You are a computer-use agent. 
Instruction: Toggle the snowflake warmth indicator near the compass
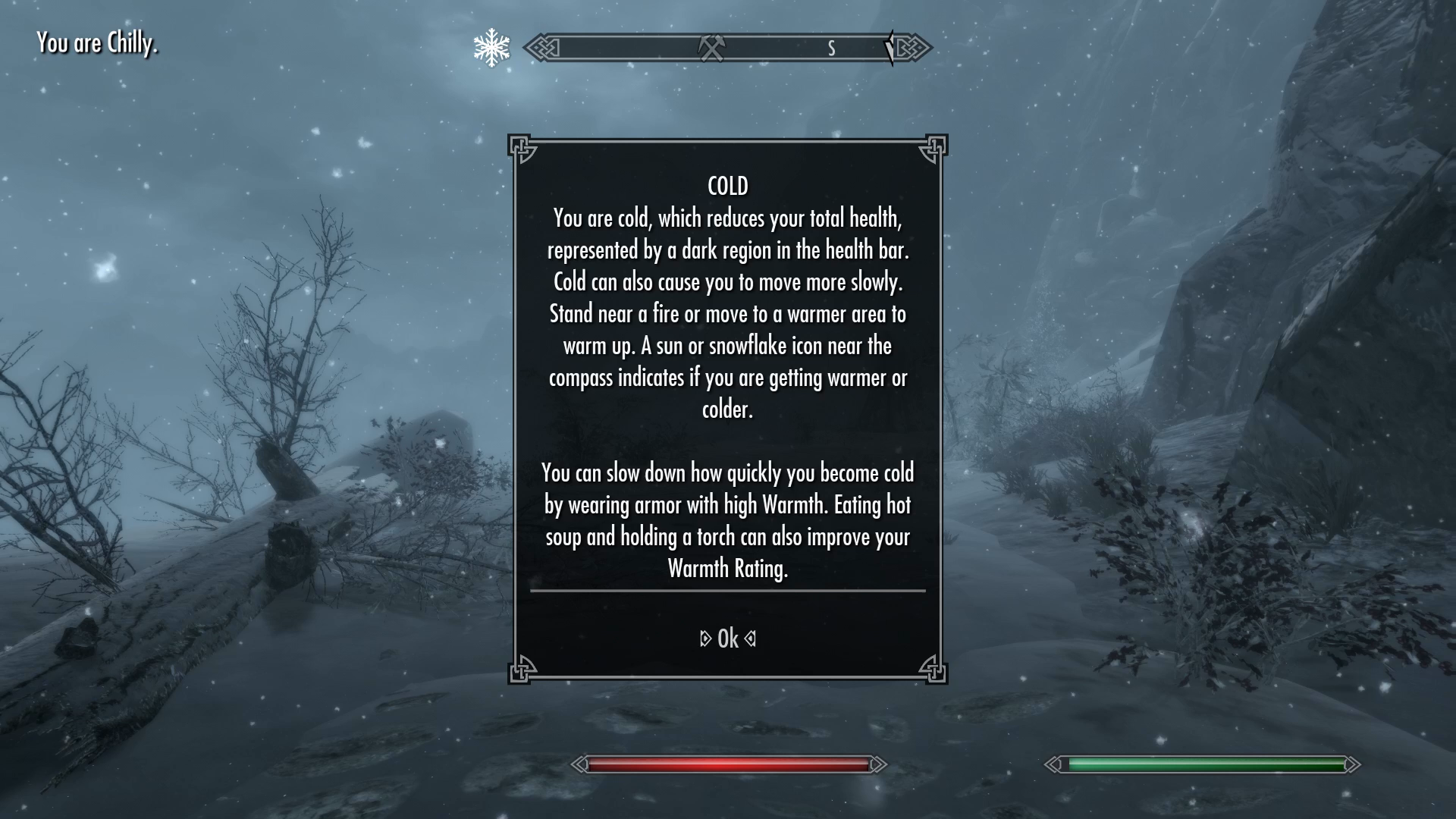click(x=491, y=47)
